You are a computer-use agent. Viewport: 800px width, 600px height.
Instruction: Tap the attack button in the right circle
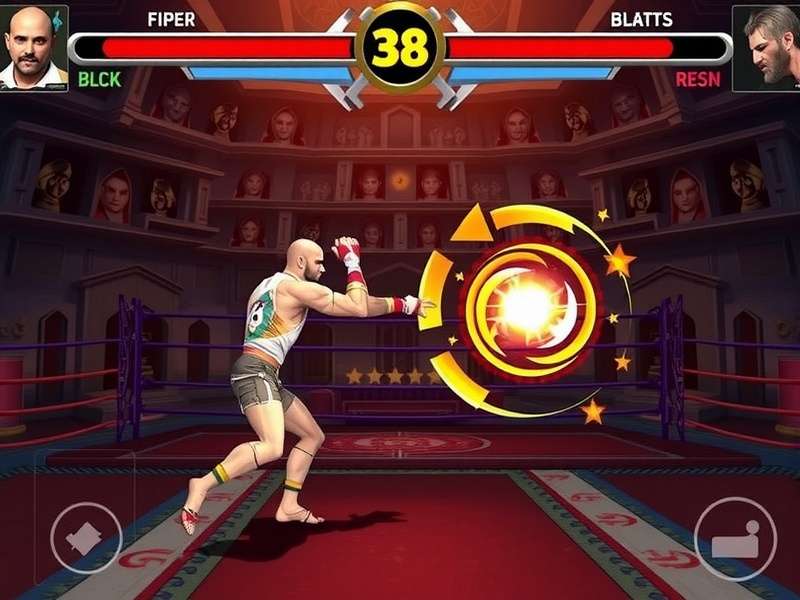(735, 539)
